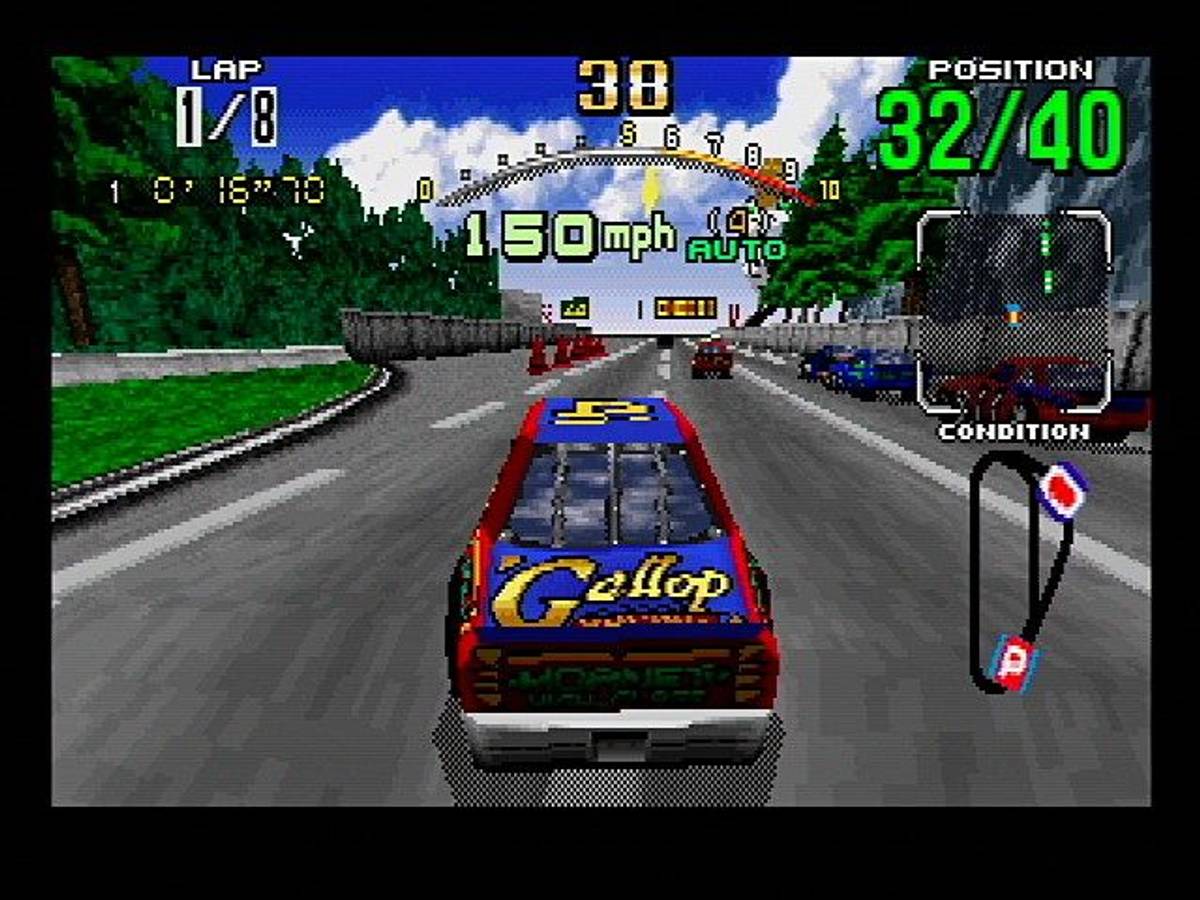The width and height of the screenshot is (1200, 900).
Task: Select the car Condition damage panel
Action: click(x=1013, y=312)
